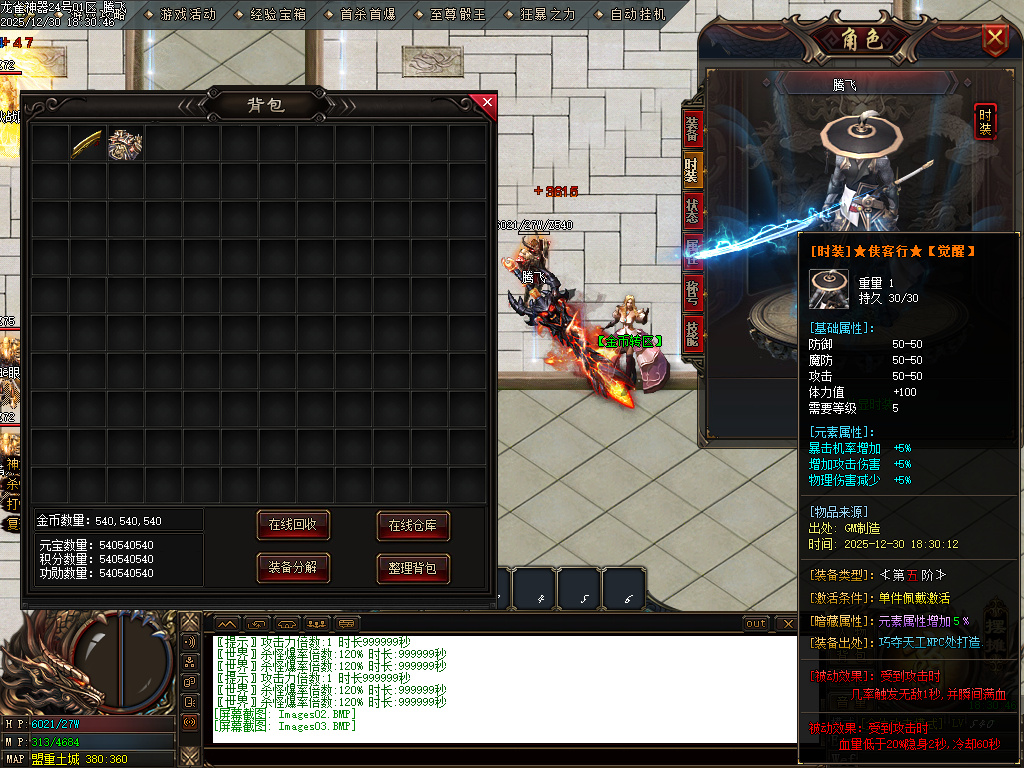Close the 背包 backpack window
The height and width of the screenshot is (768, 1024).
pyautogui.click(x=487, y=102)
